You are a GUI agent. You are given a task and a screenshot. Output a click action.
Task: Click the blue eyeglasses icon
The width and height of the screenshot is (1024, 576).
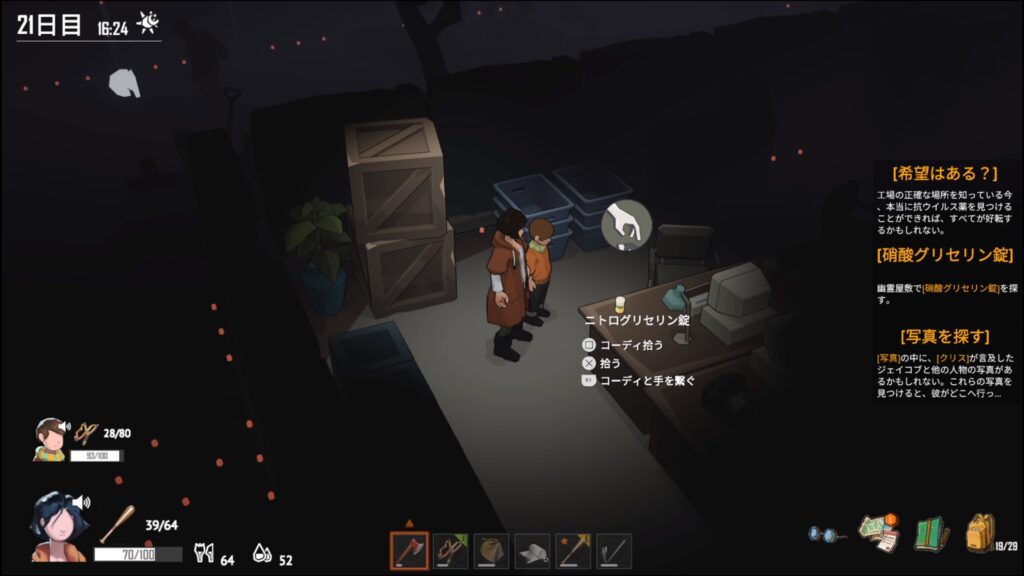coord(826,534)
